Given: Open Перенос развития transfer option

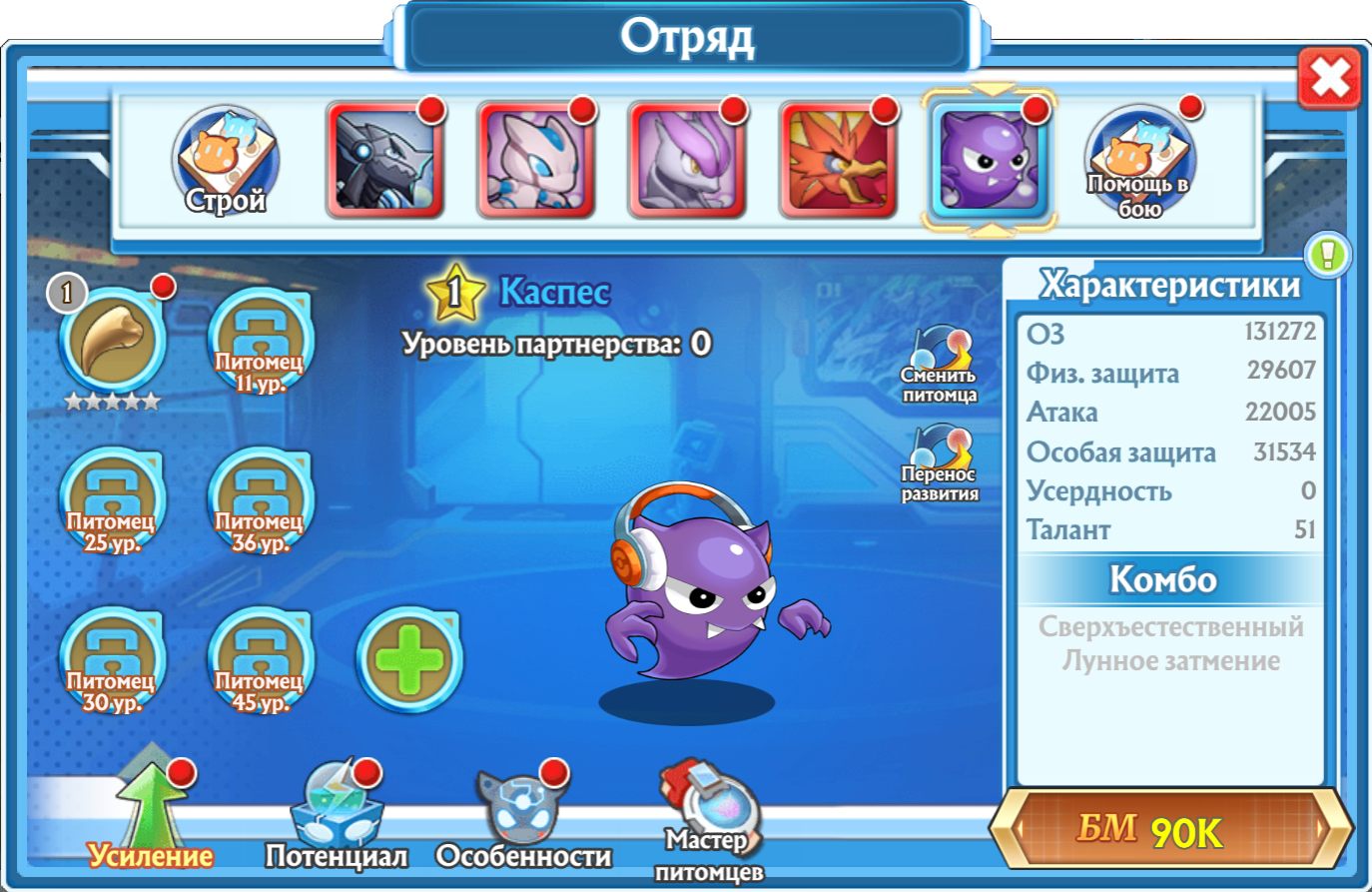Looking at the screenshot, I should click(939, 463).
